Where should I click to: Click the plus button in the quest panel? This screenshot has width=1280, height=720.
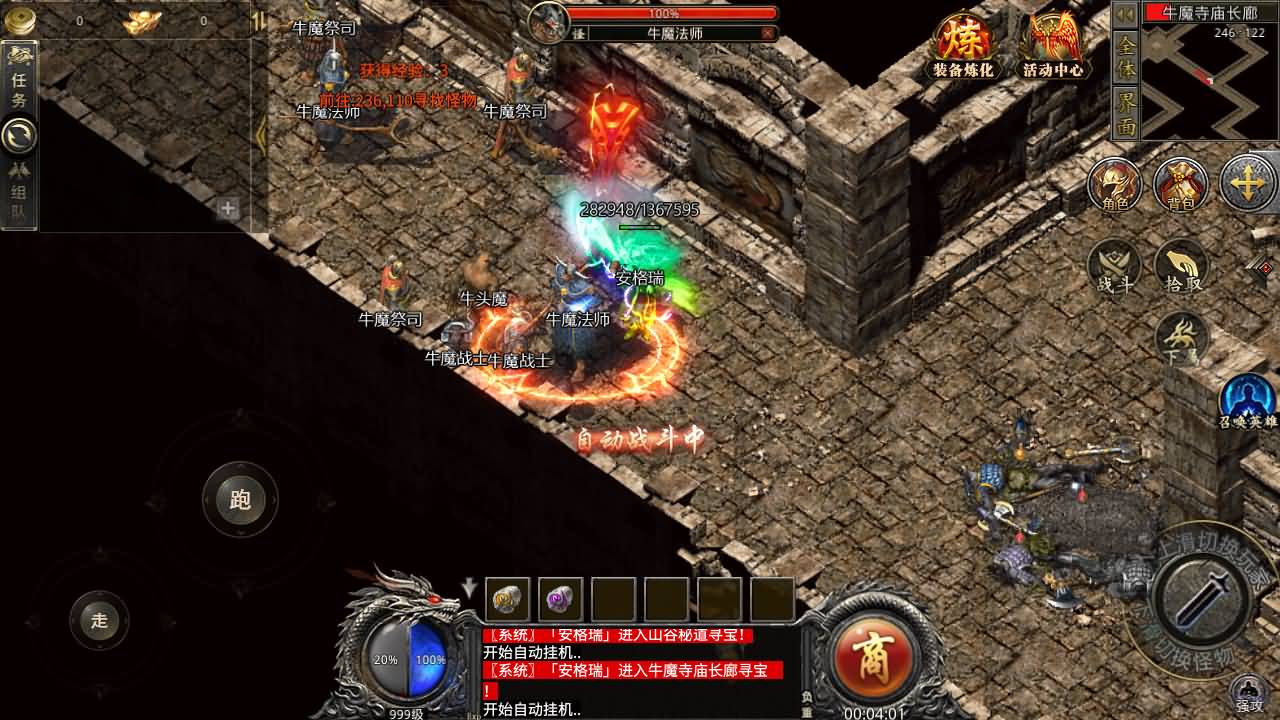pyautogui.click(x=228, y=209)
